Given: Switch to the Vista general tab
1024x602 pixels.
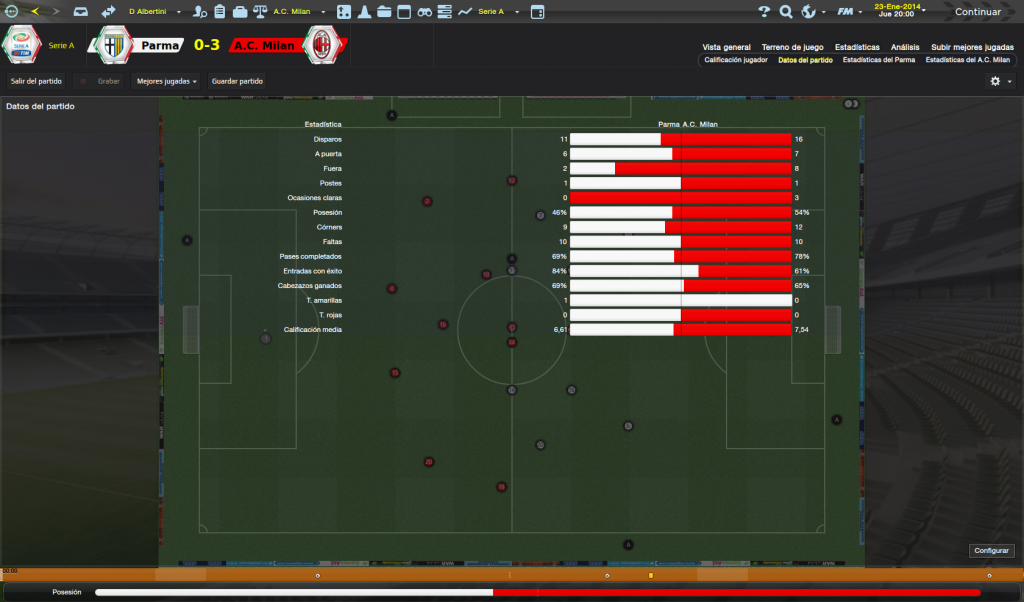Looking at the screenshot, I should (726, 47).
